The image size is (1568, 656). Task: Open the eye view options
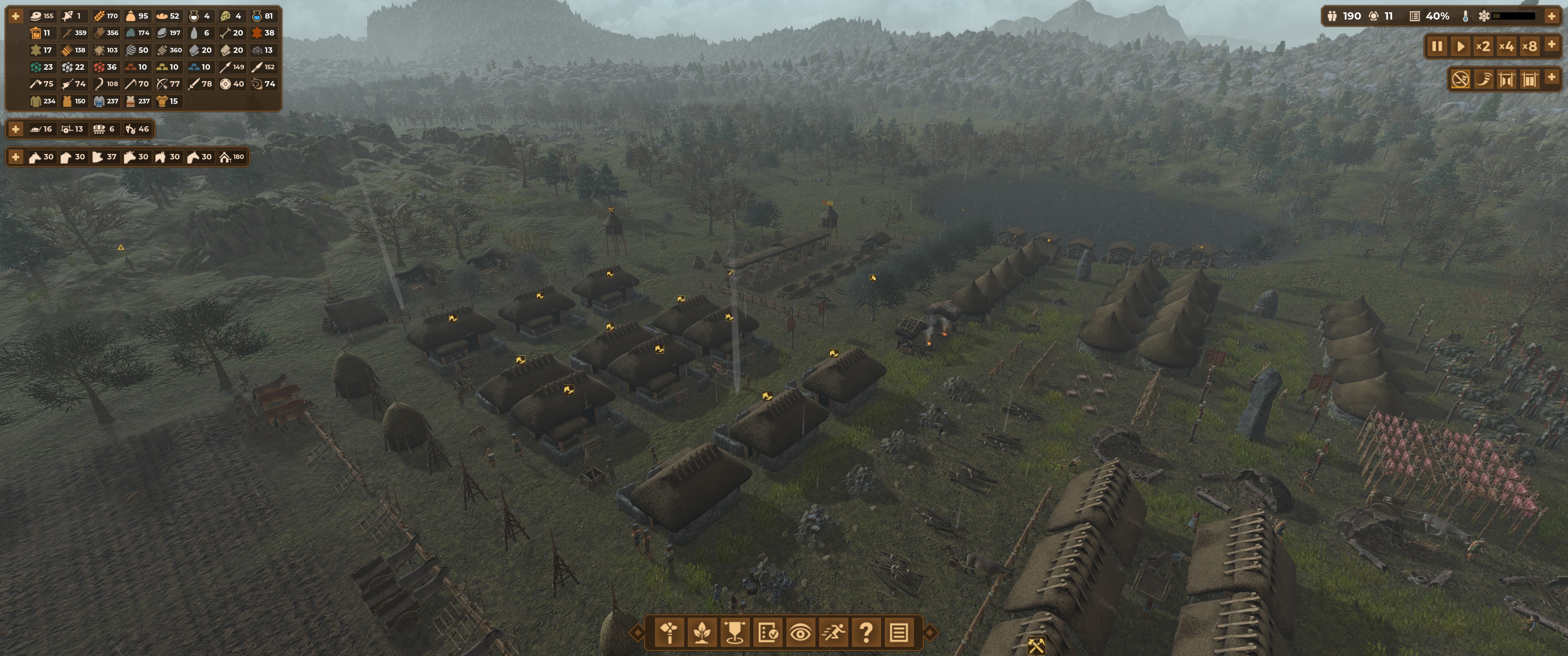[x=800, y=633]
